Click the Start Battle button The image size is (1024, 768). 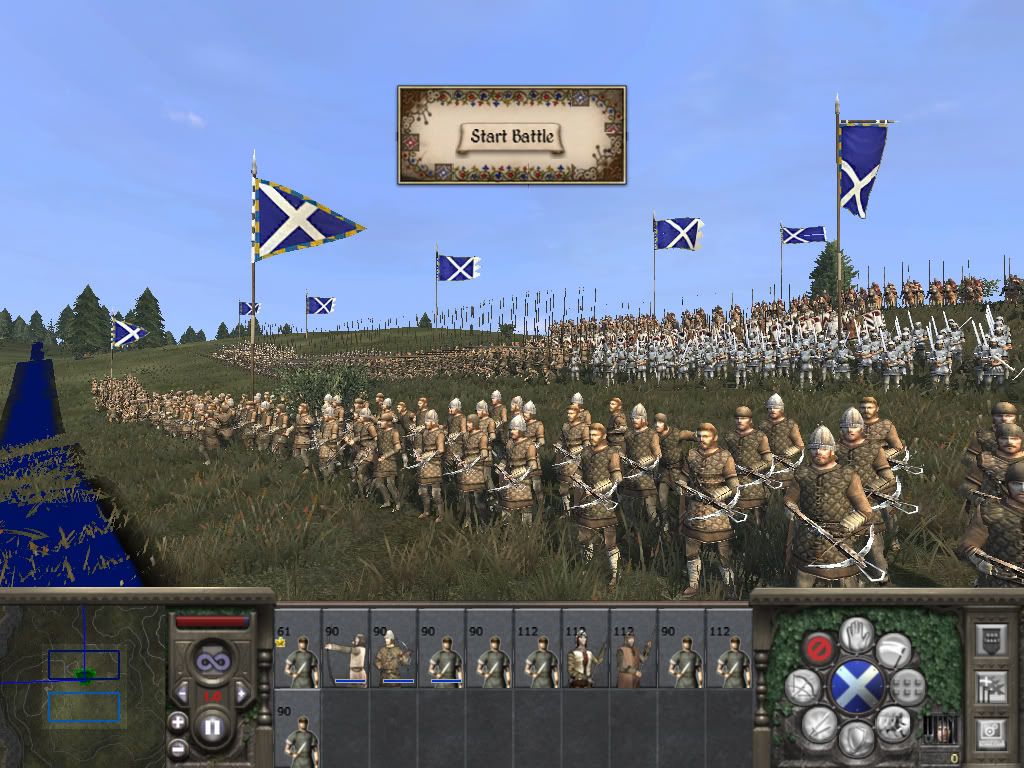click(512, 137)
